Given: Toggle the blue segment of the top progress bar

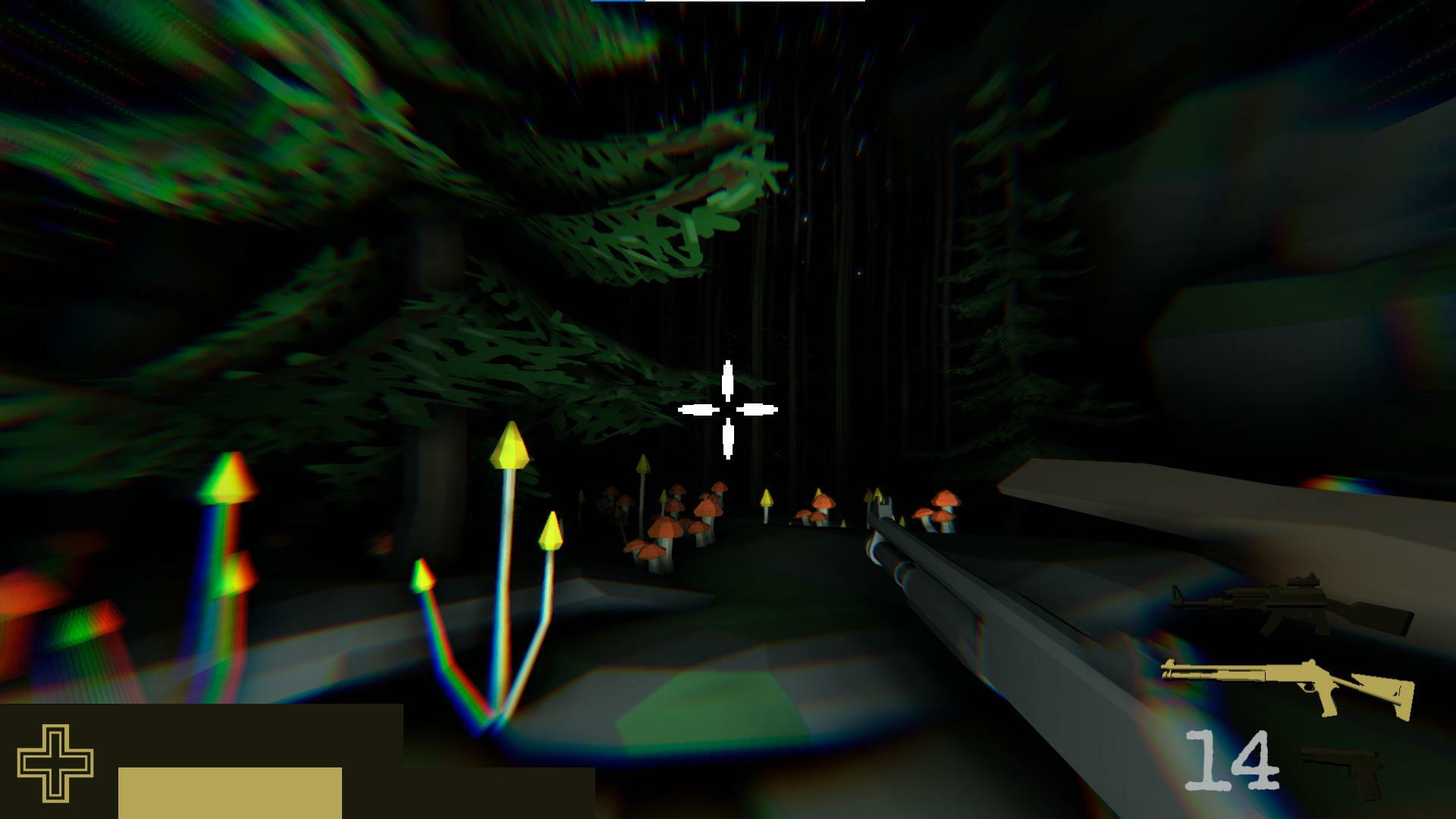Looking at the screenshot, I should (618, 2).
